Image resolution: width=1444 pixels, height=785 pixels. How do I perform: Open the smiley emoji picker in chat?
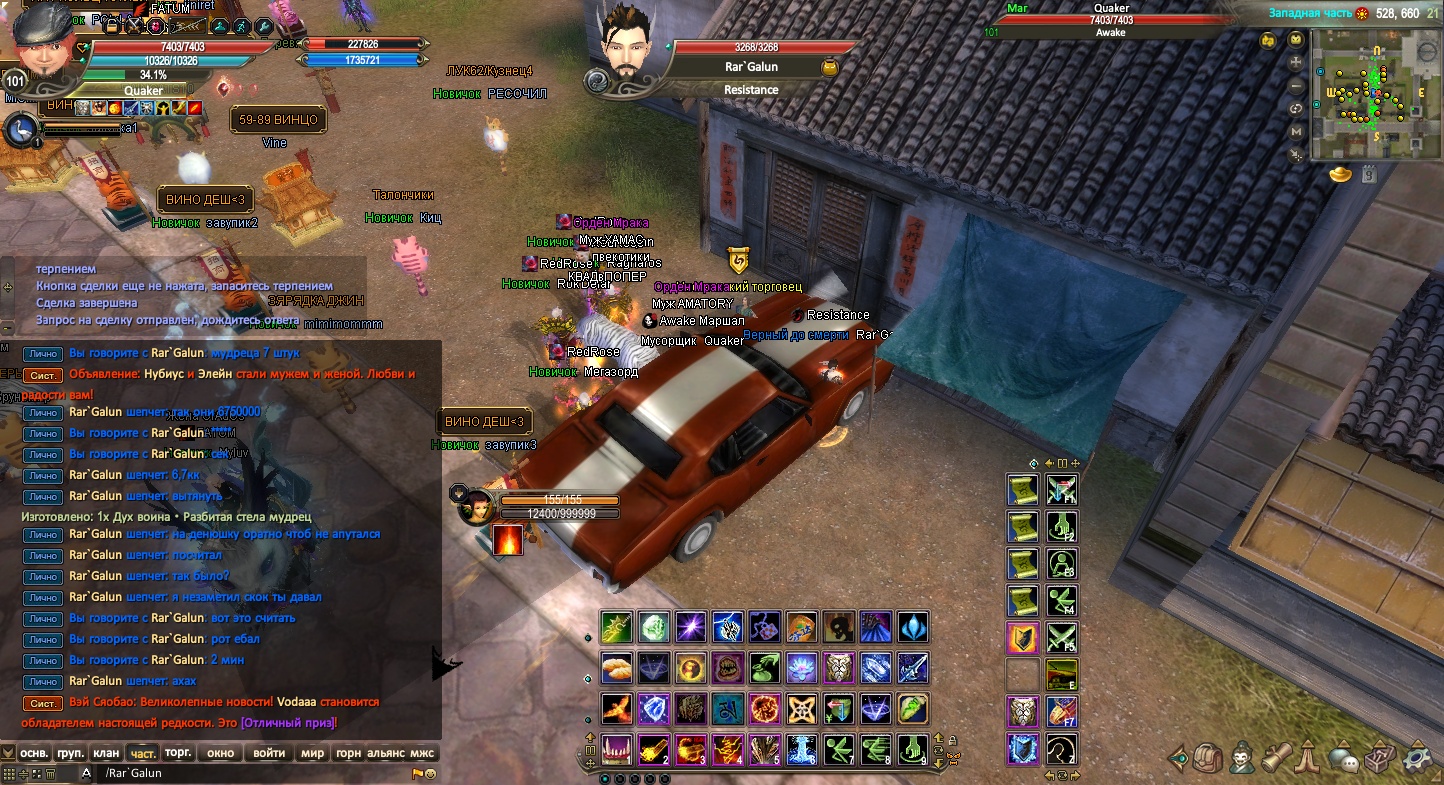click(430, 774)
